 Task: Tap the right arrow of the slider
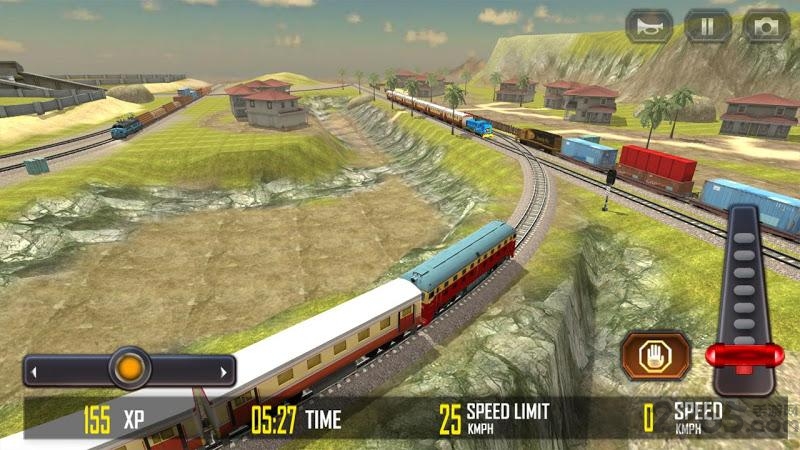pos(222,372)
